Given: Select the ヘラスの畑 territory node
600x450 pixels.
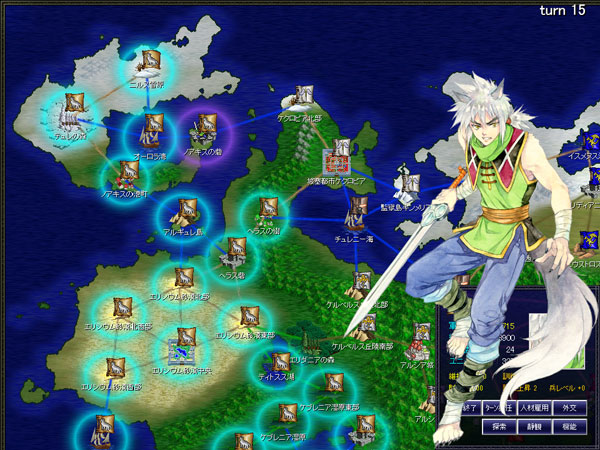Looking at the screenshot, I should click(x=268, y=210).
